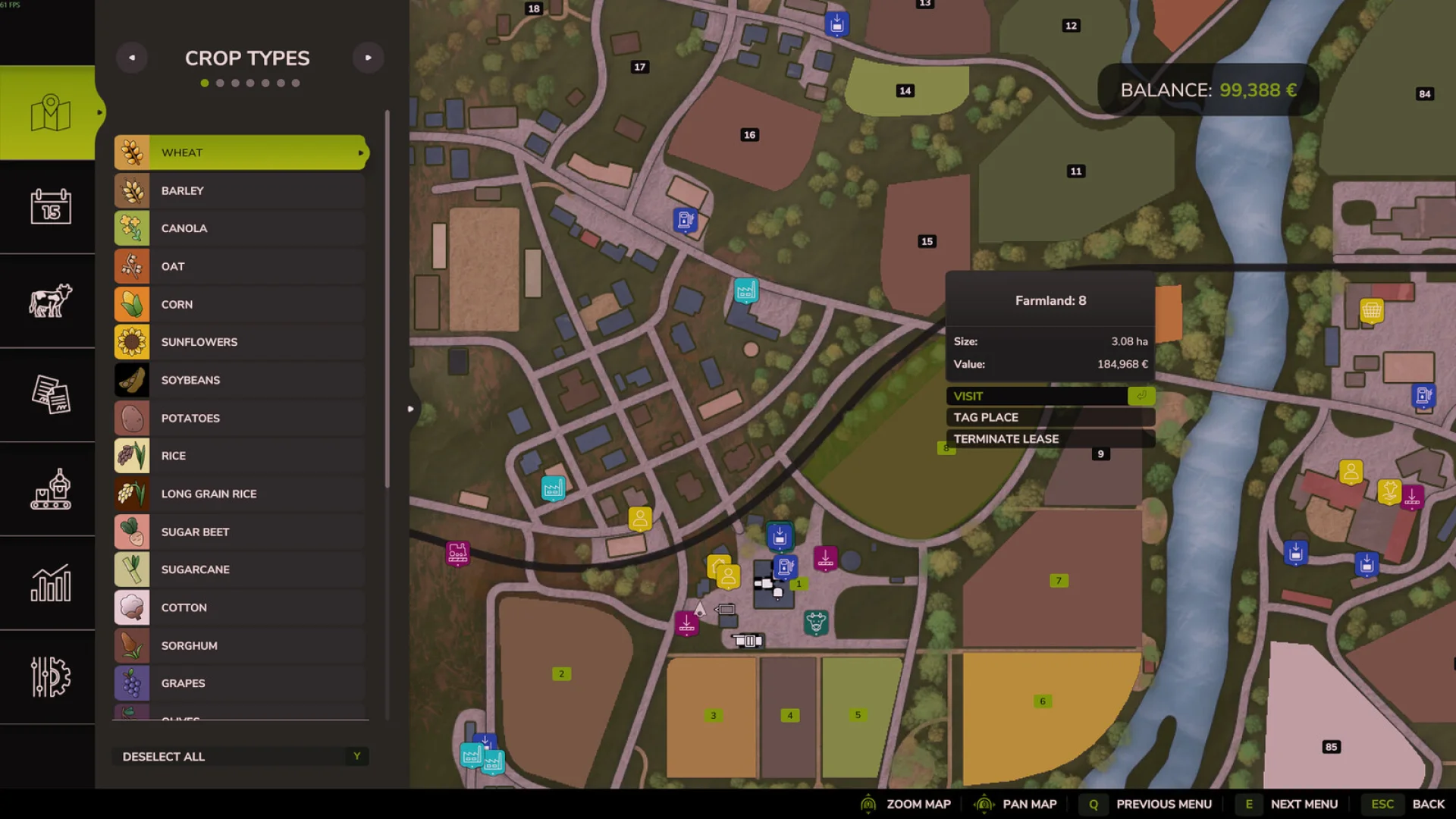Image resolution: width=1456 pixels, height=819 pixels.
Task: Toggle the Cotton crop filter
Action: (x=240, y=607)
